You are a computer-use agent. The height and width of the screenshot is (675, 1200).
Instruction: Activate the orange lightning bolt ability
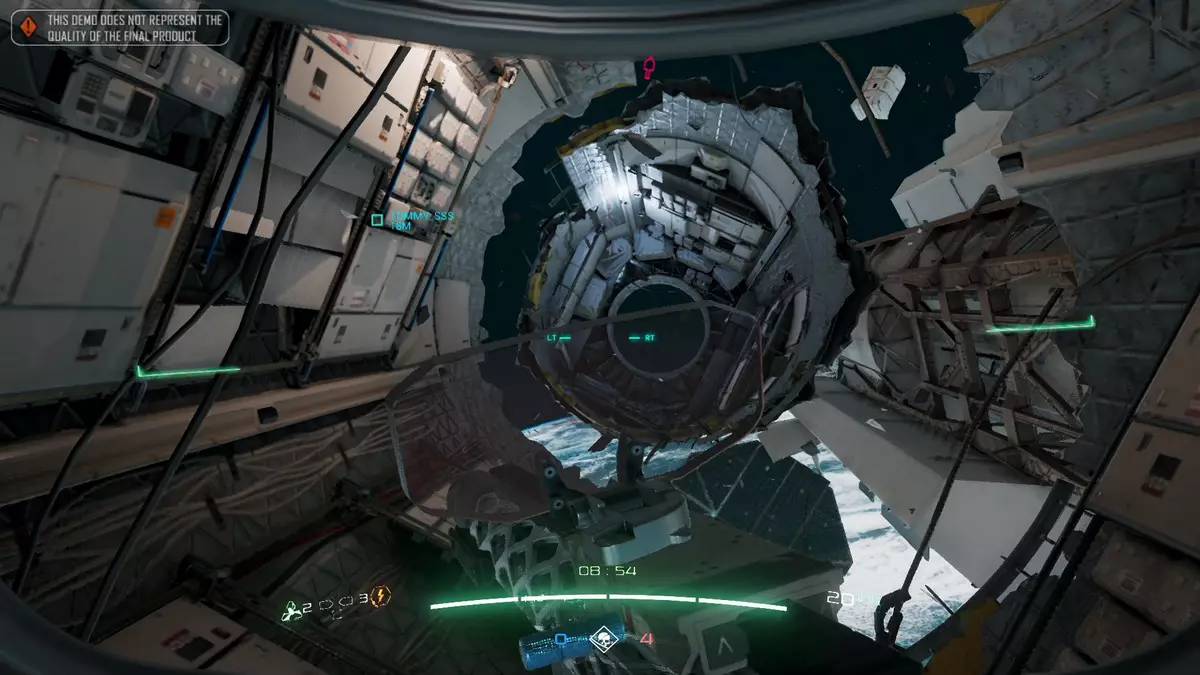(381, 597)
